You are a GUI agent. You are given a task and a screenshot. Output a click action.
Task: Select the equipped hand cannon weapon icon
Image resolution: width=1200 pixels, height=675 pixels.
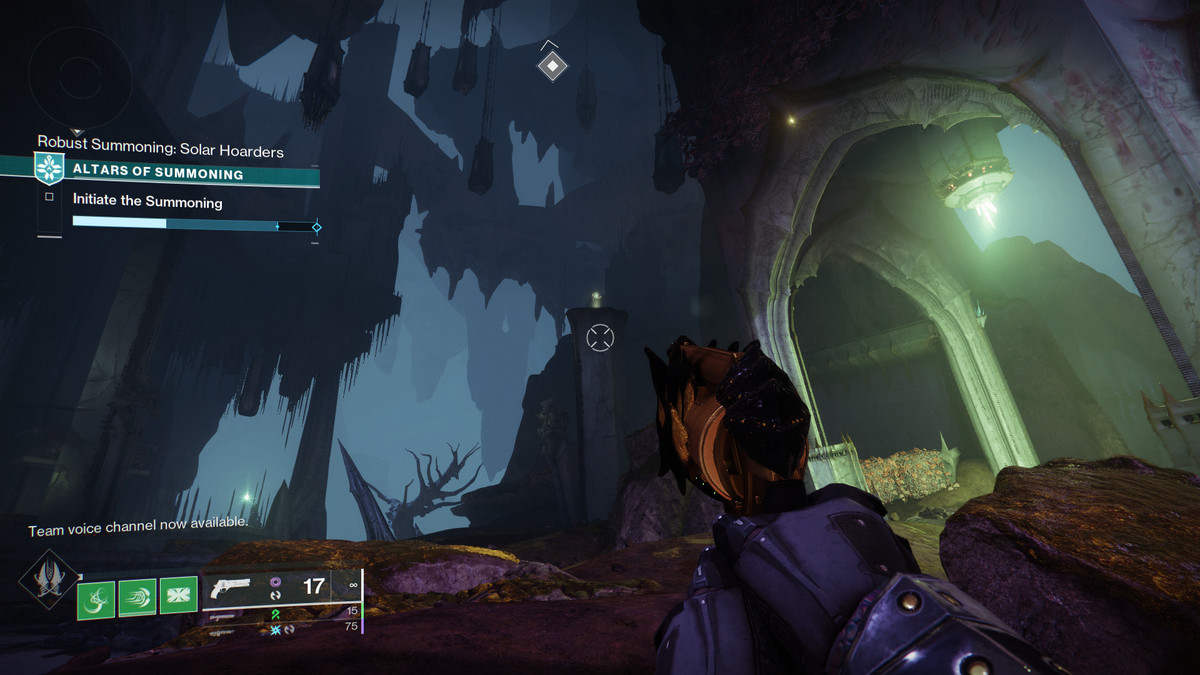[231, 587]
